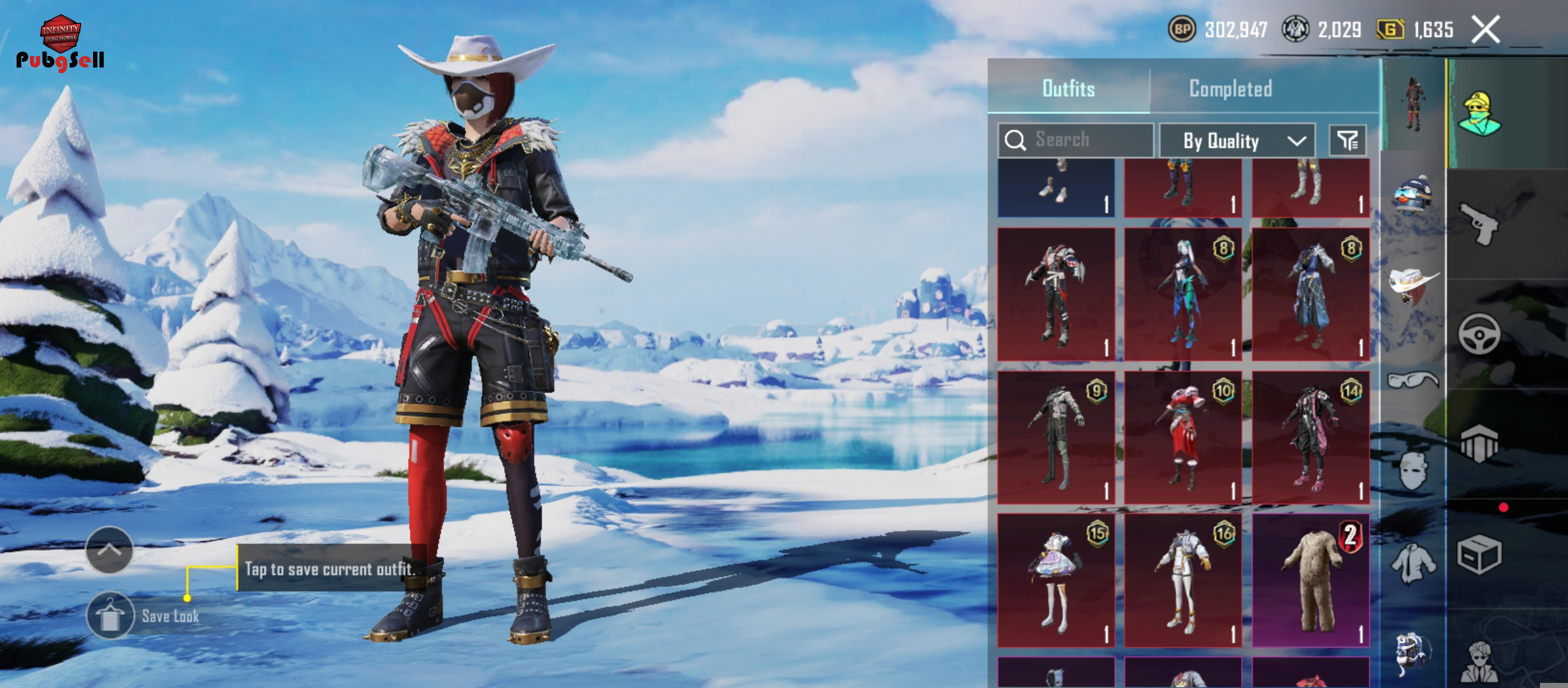The image size is (1568, 688).
Task: Pick the tan bear costume outfit
Action: click(x=1310, y=580)
